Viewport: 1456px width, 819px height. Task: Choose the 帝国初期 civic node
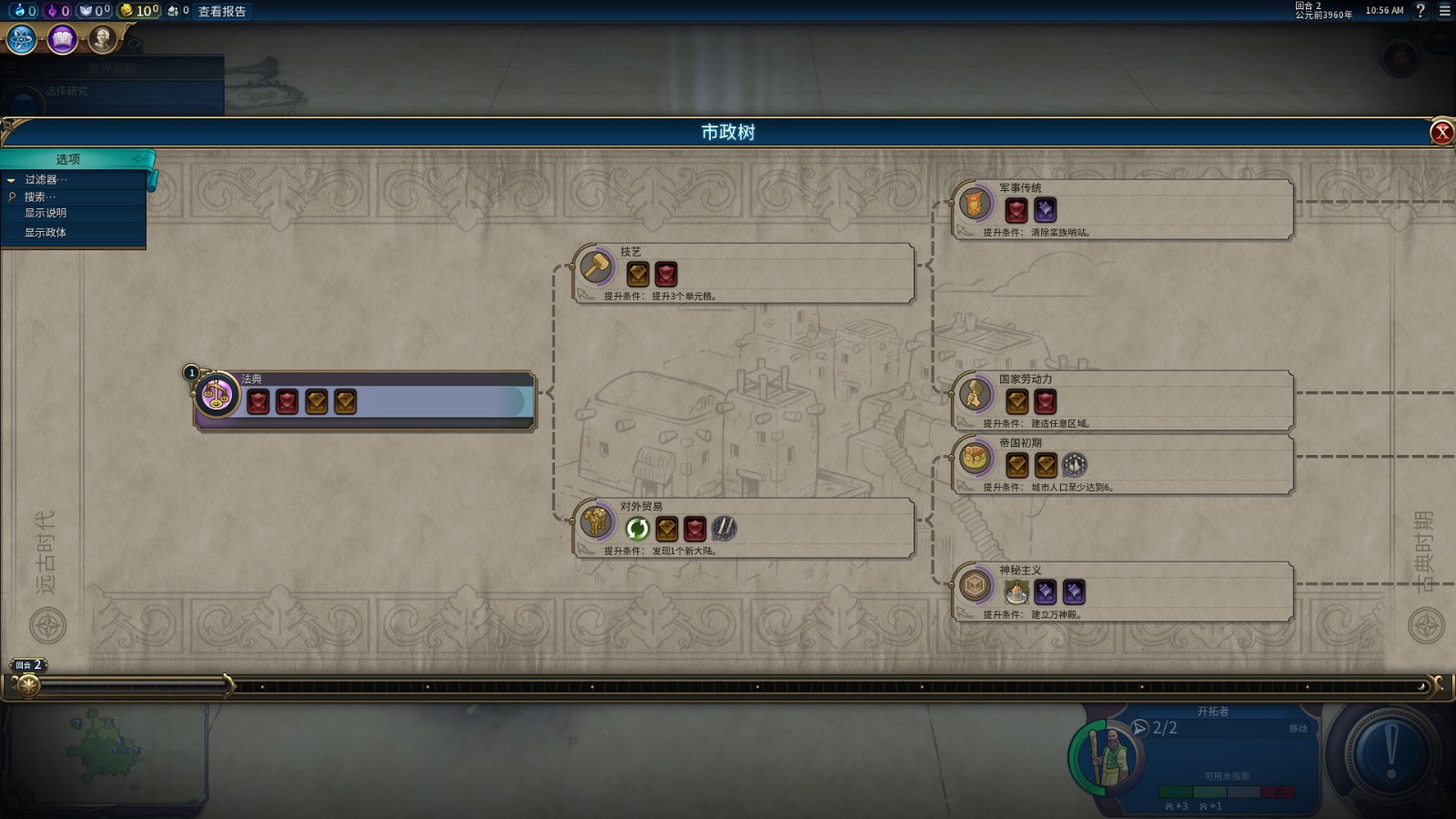[x=1122, y=463]
